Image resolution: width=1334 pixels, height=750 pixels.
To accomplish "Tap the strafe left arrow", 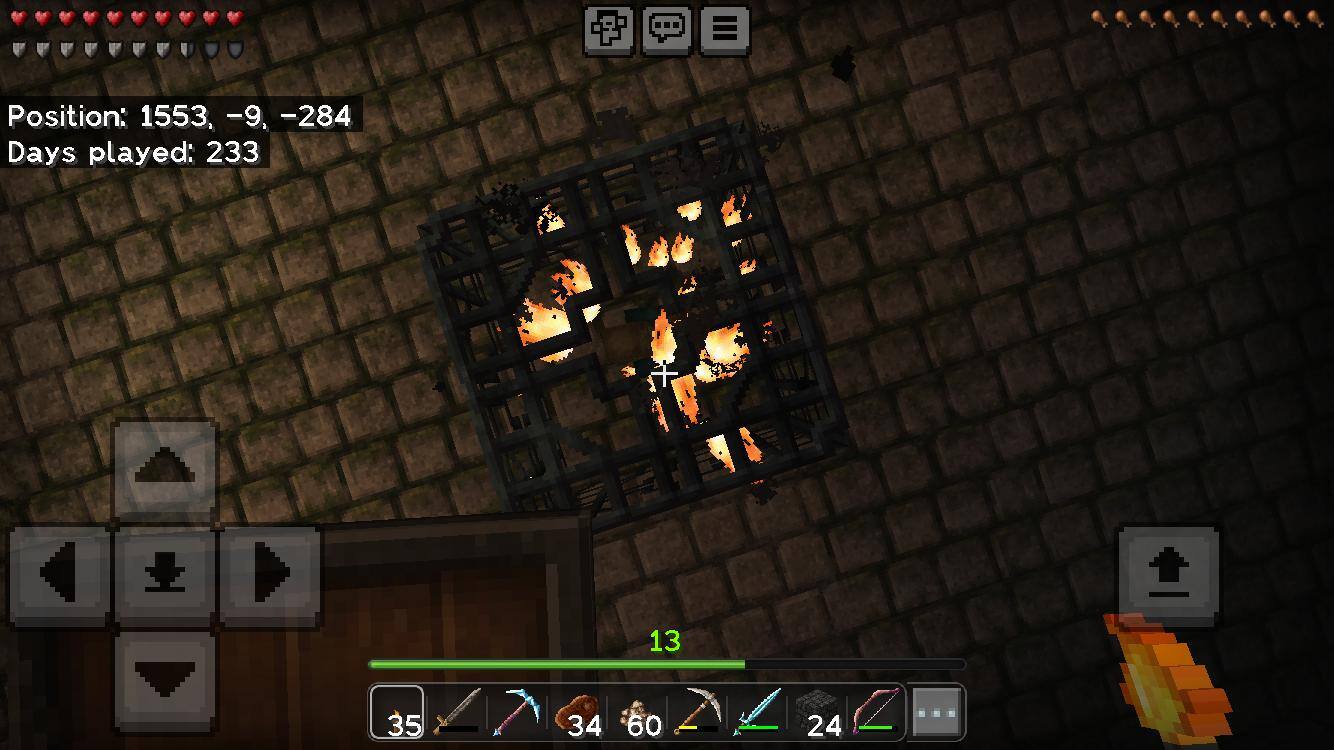I will 61,574.
